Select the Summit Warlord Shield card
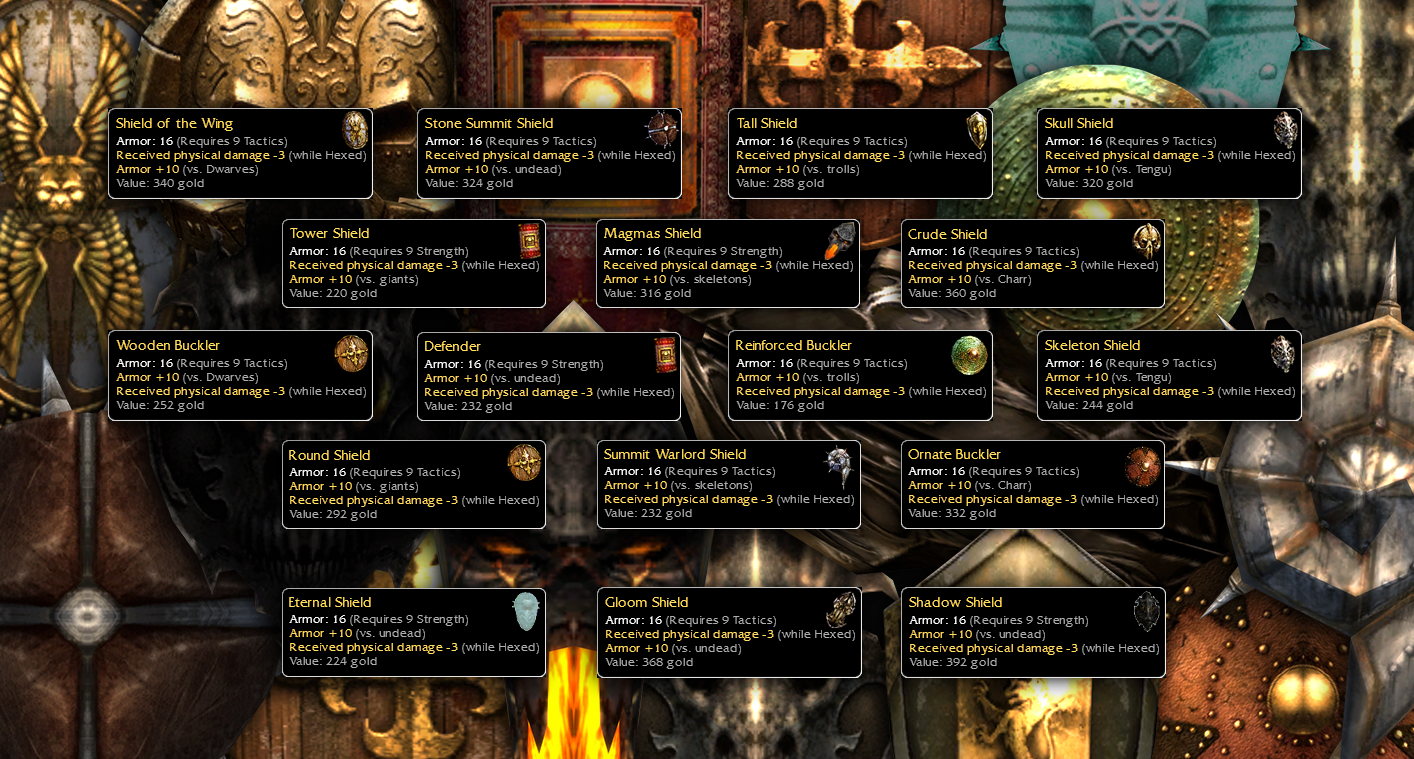 728,485
